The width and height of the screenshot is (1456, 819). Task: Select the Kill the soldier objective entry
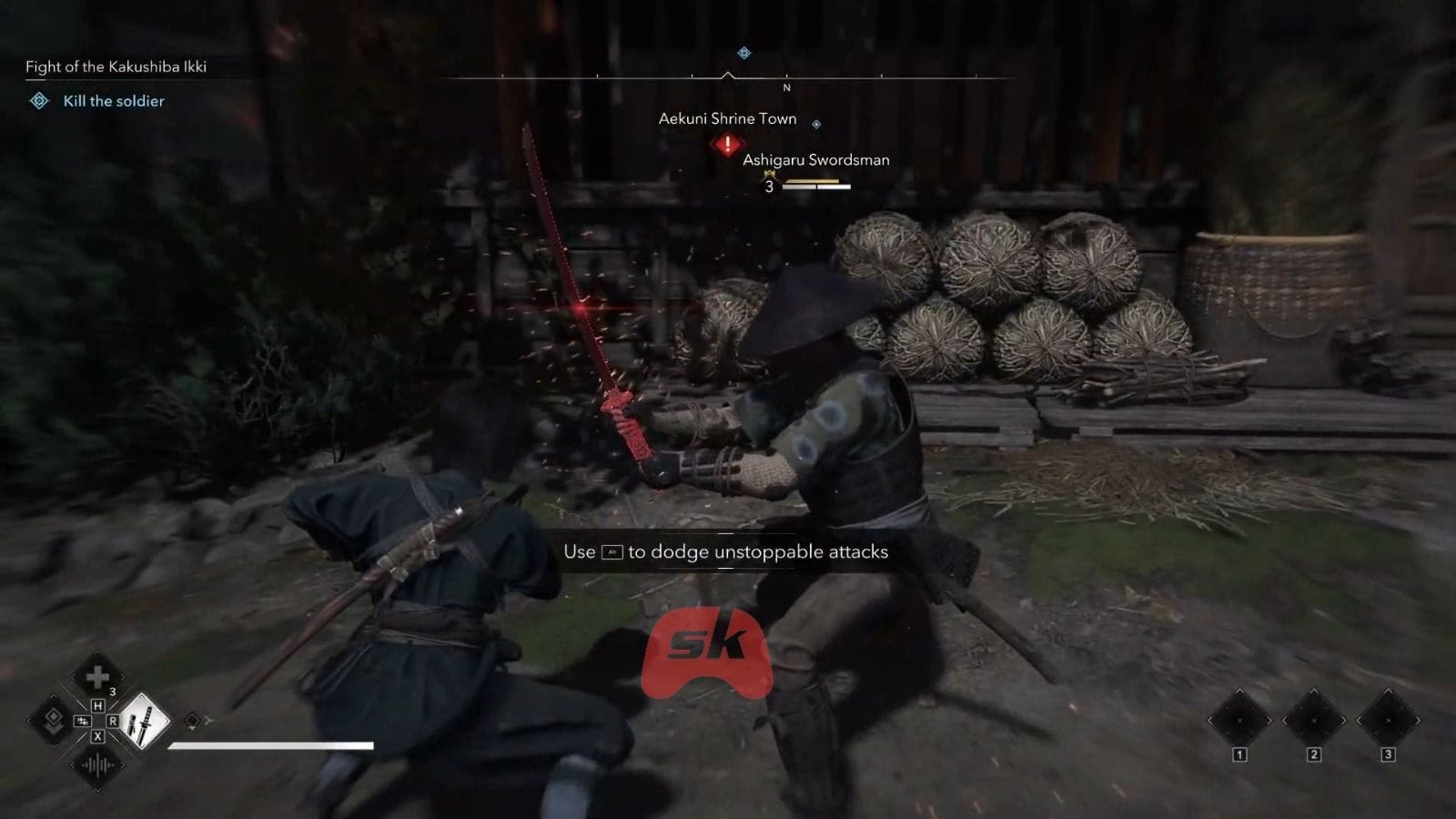coord(113,101)
